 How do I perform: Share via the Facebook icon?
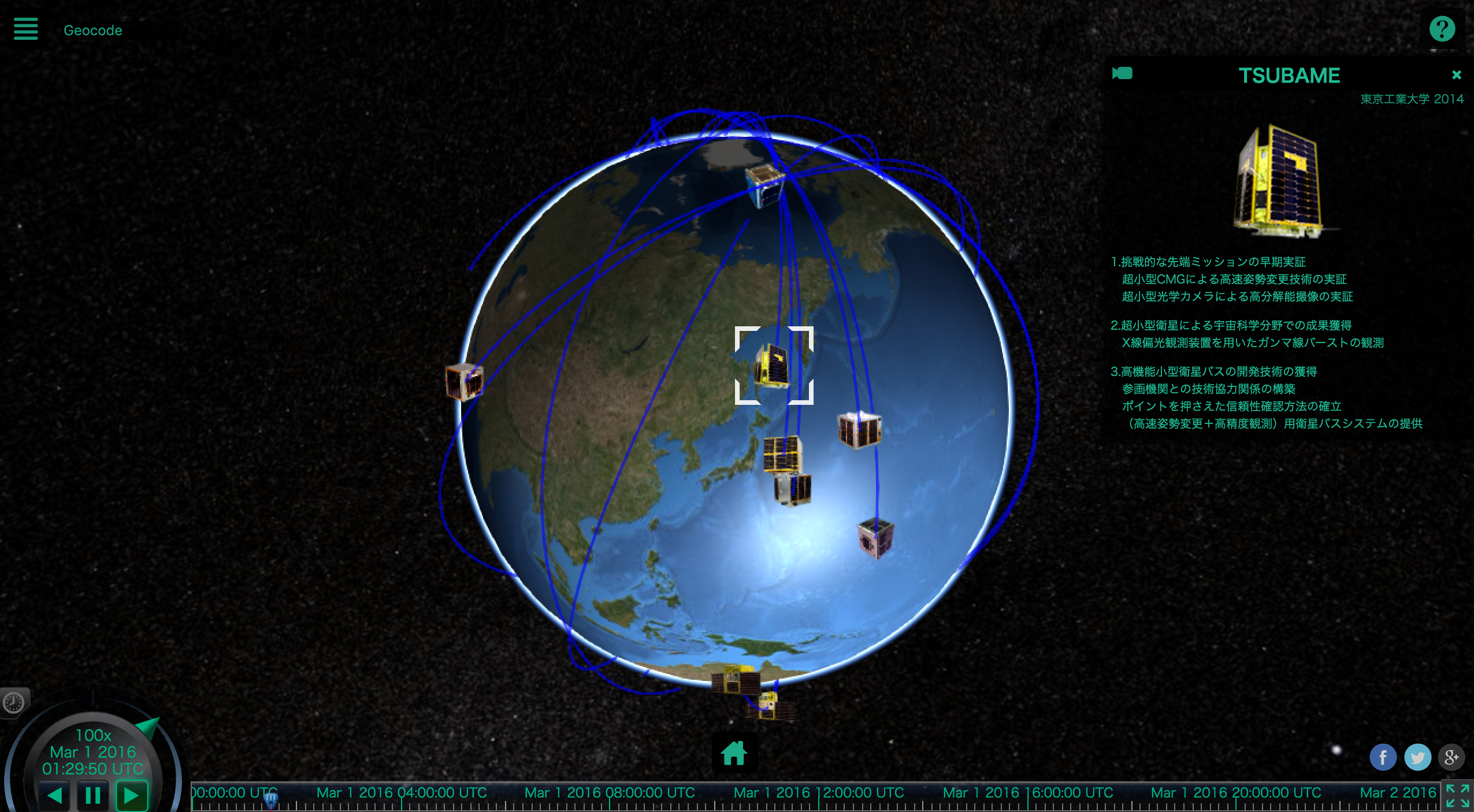pyautogui.click(x=1383, y=757)
